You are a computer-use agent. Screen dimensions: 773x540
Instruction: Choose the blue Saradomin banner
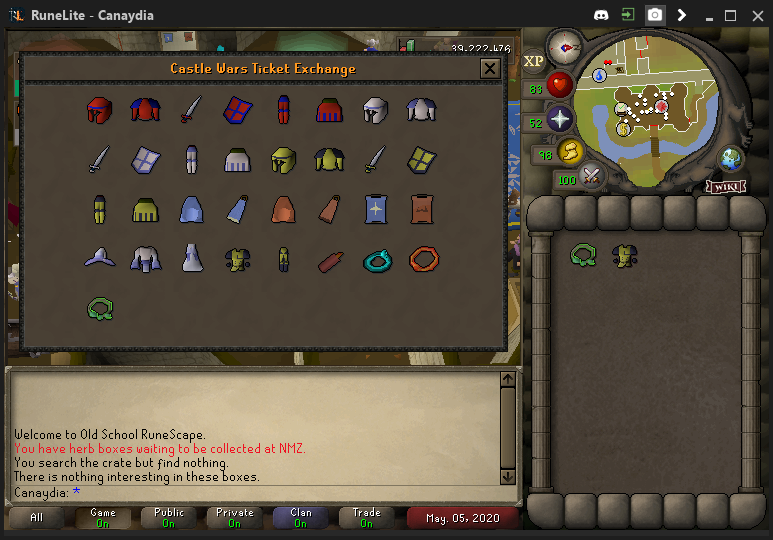(378, 209)
